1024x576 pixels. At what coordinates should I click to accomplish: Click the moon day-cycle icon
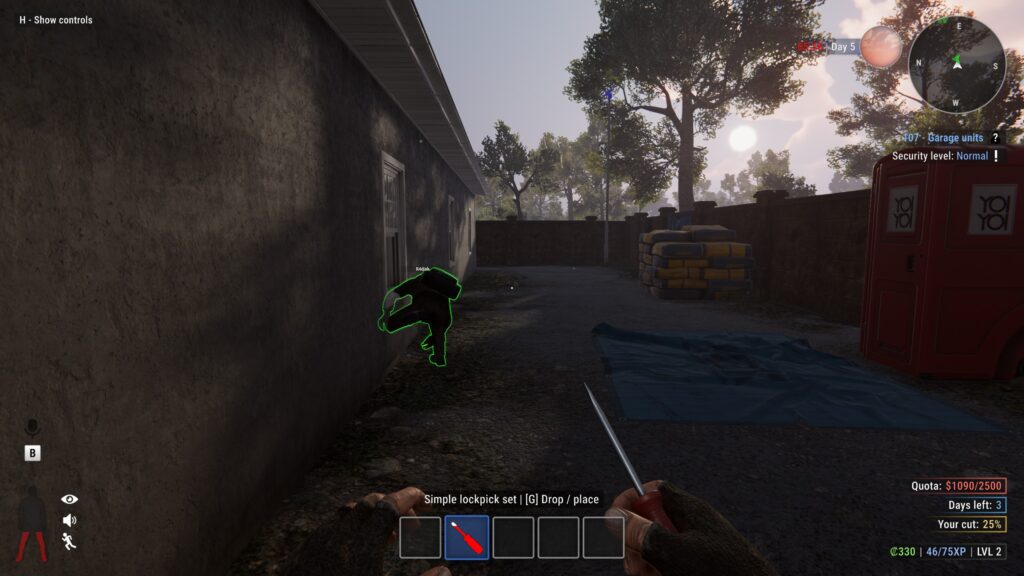[x=881, y=47]
